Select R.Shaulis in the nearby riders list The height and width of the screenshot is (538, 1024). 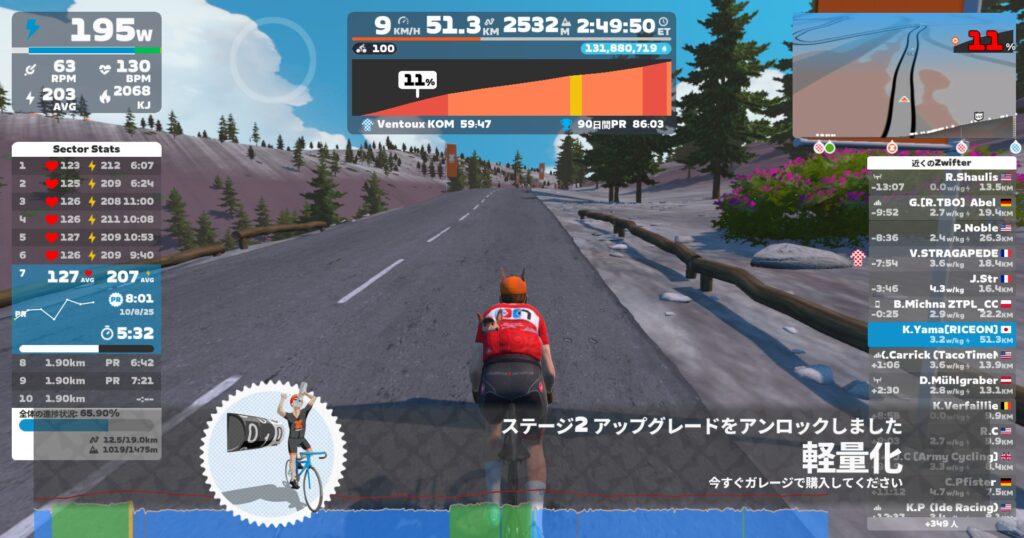[x=943, y=182]
